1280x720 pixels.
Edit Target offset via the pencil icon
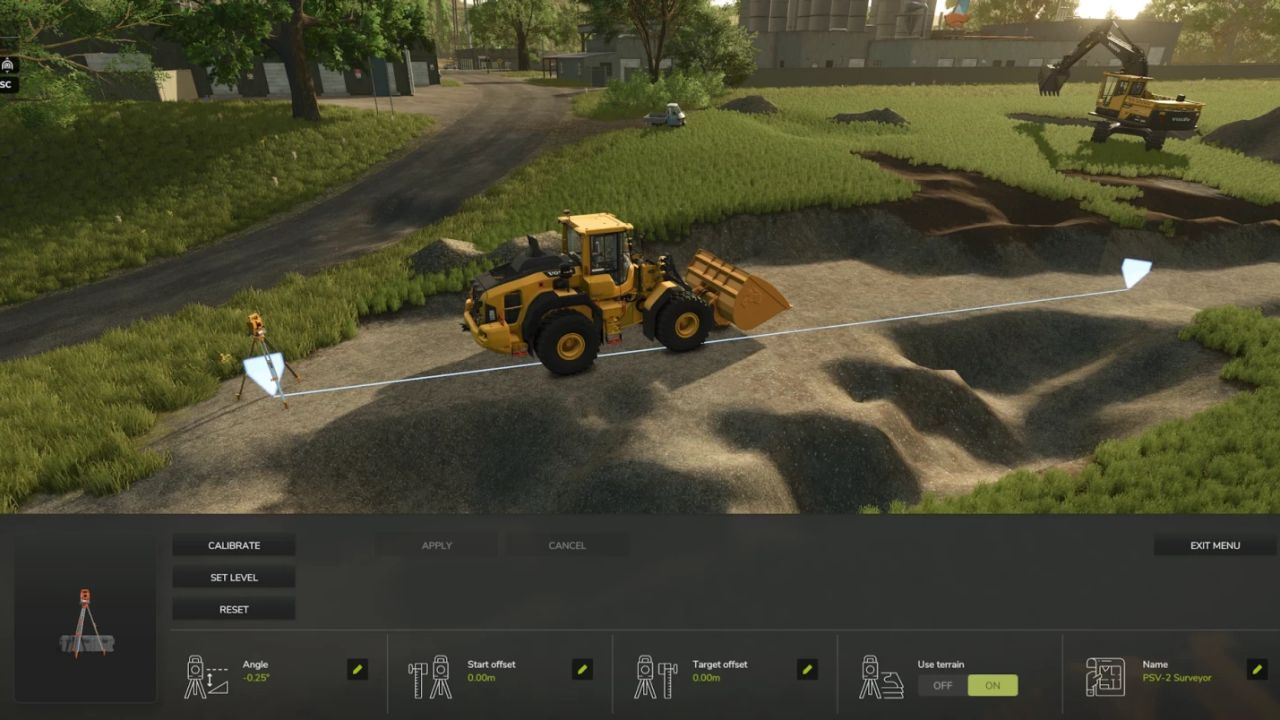pyautogui.click(x=808, y=671)
